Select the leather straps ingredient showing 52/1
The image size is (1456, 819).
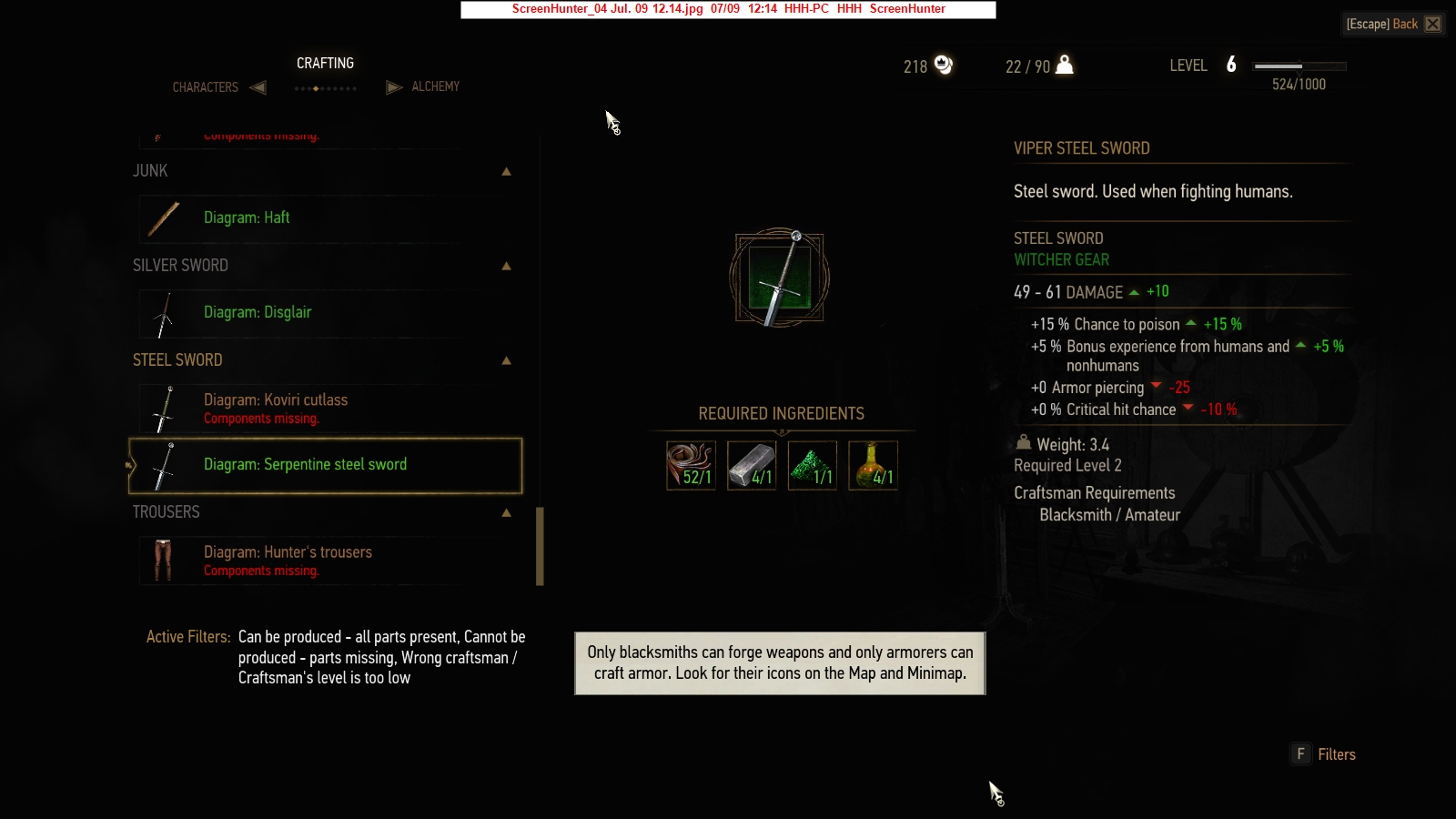[690, 465]
